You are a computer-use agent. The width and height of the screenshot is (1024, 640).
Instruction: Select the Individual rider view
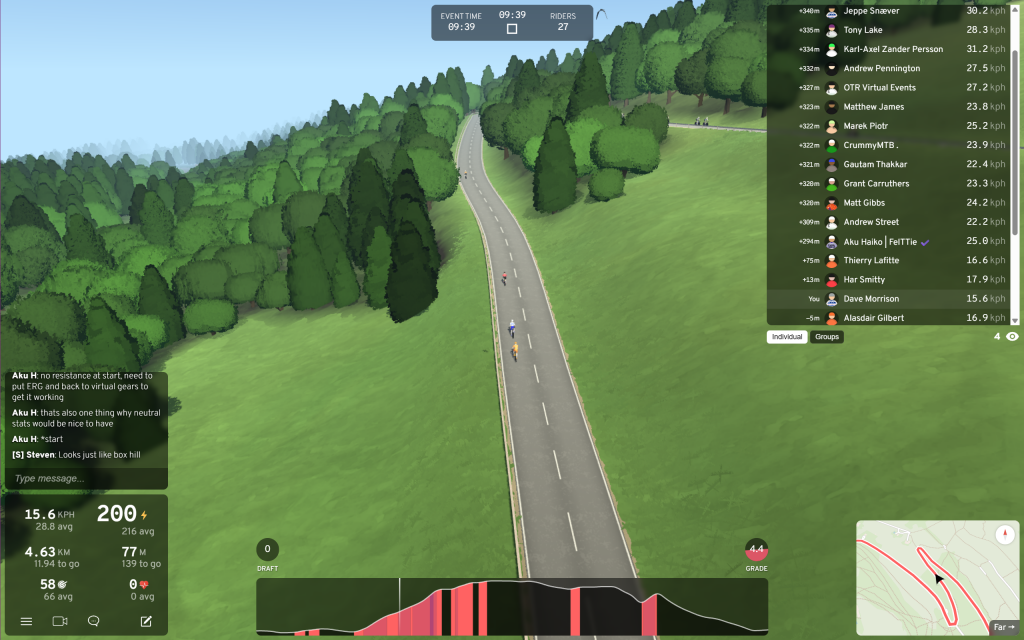coord(787,337)
